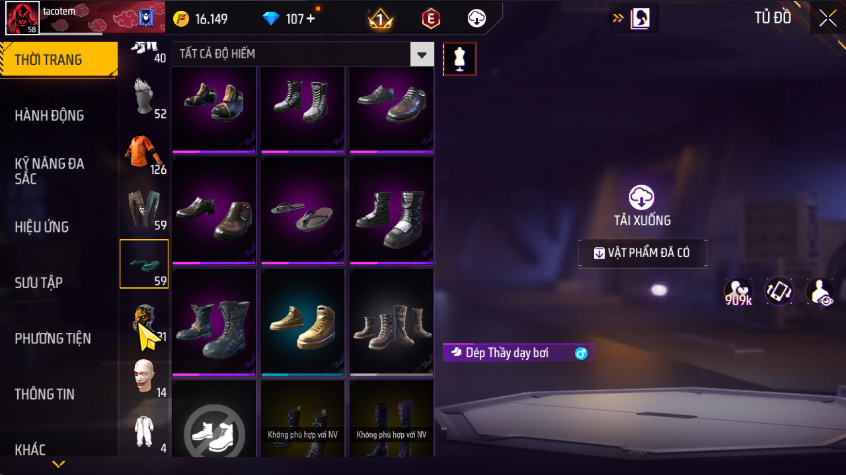This screenshot has width=846, height=475.
Task: Select the orange jacket category icon
Action: [141, 151]
